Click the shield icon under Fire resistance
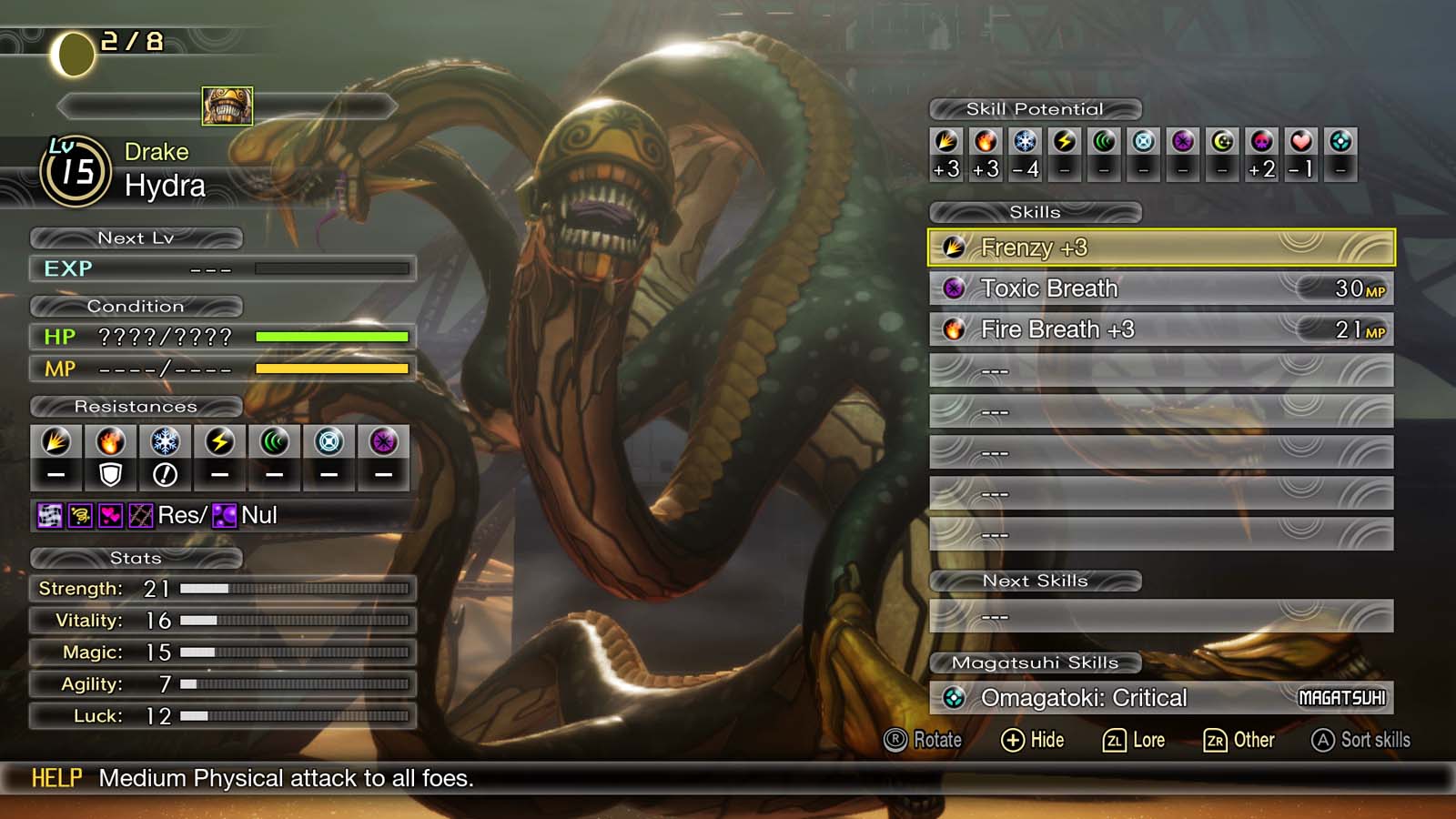The height and width of the screenshot is (819, 1456). (x=110, y=472)
